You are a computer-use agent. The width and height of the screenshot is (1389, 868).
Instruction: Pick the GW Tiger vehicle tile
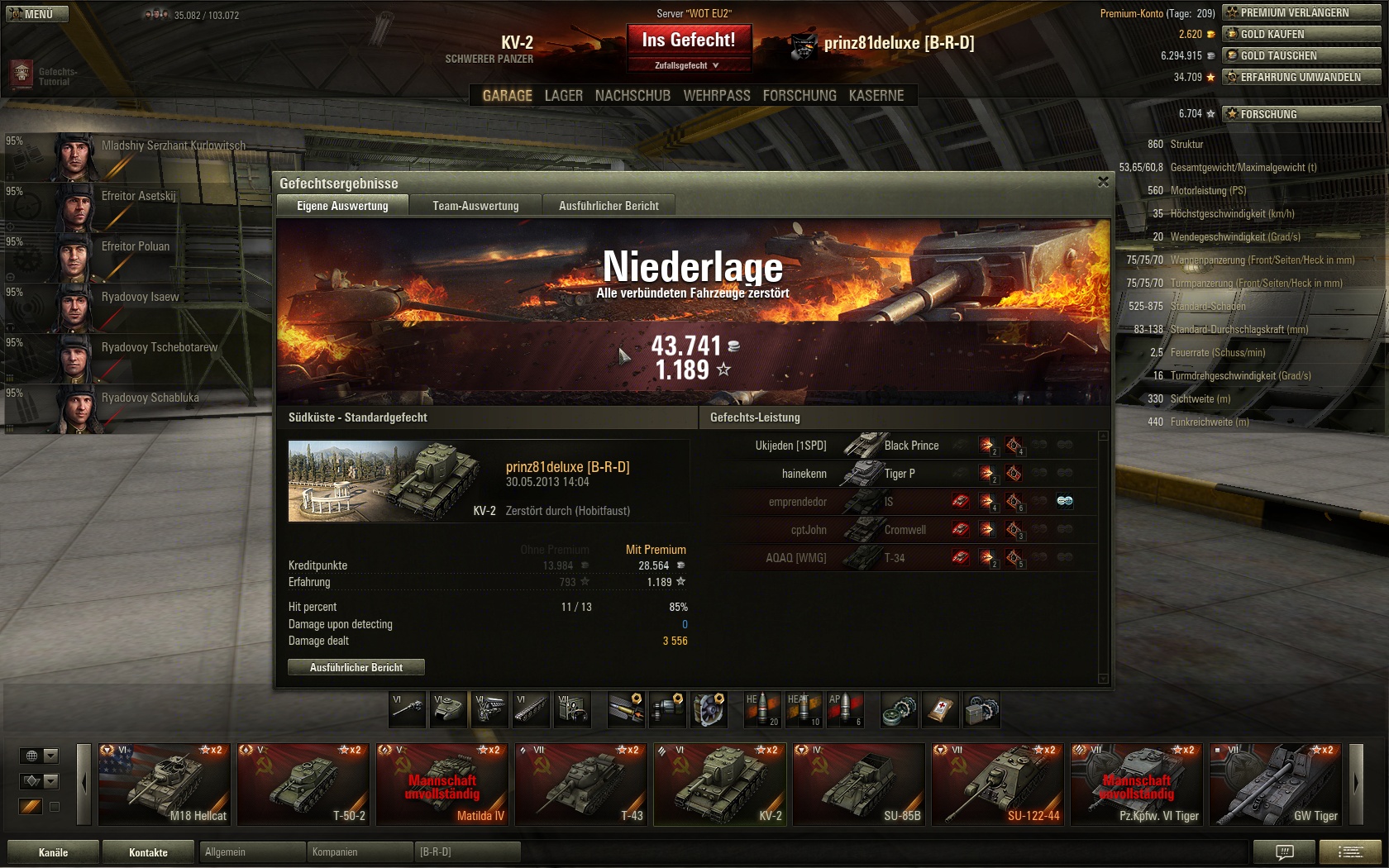pyautogui.click(x=1275, y=784)
